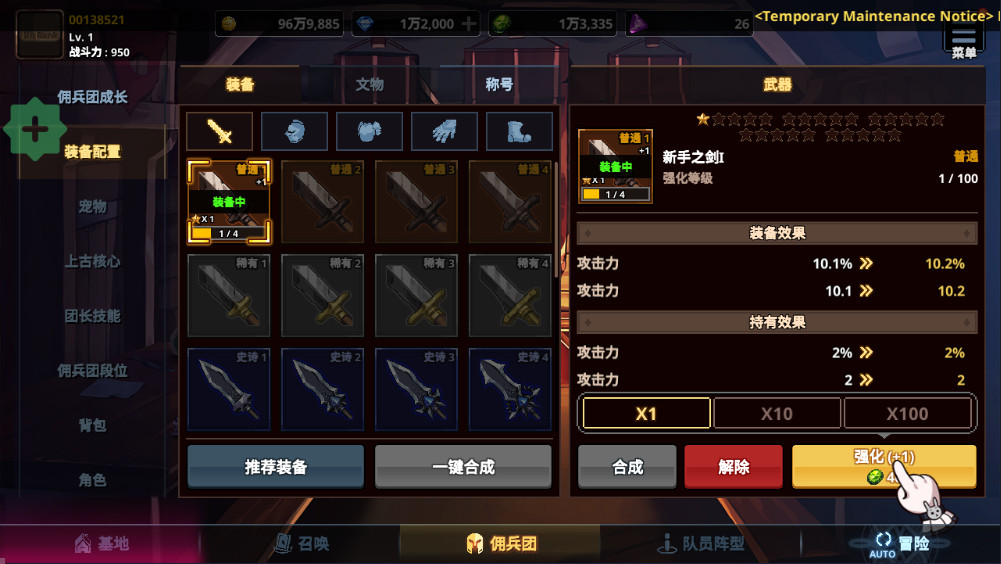Choose the chest armor category icon
This screenshot has width=1001, height=564.
point(369,131)
